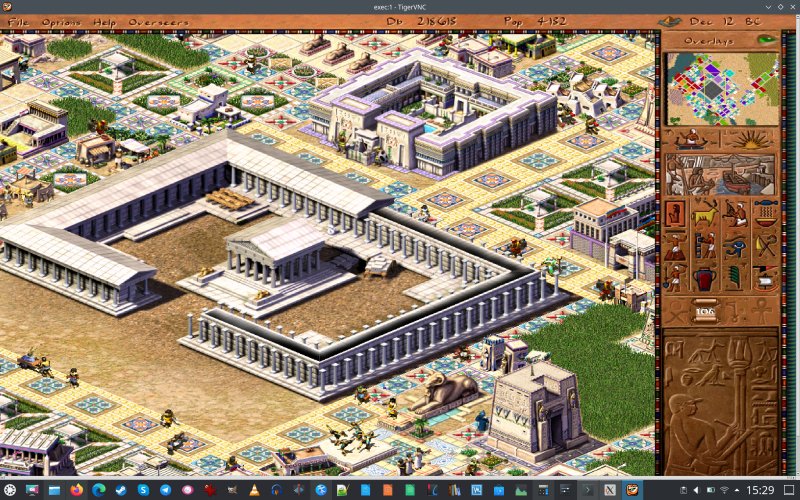Click the ankh button in the sidebar

click(762, 310)
